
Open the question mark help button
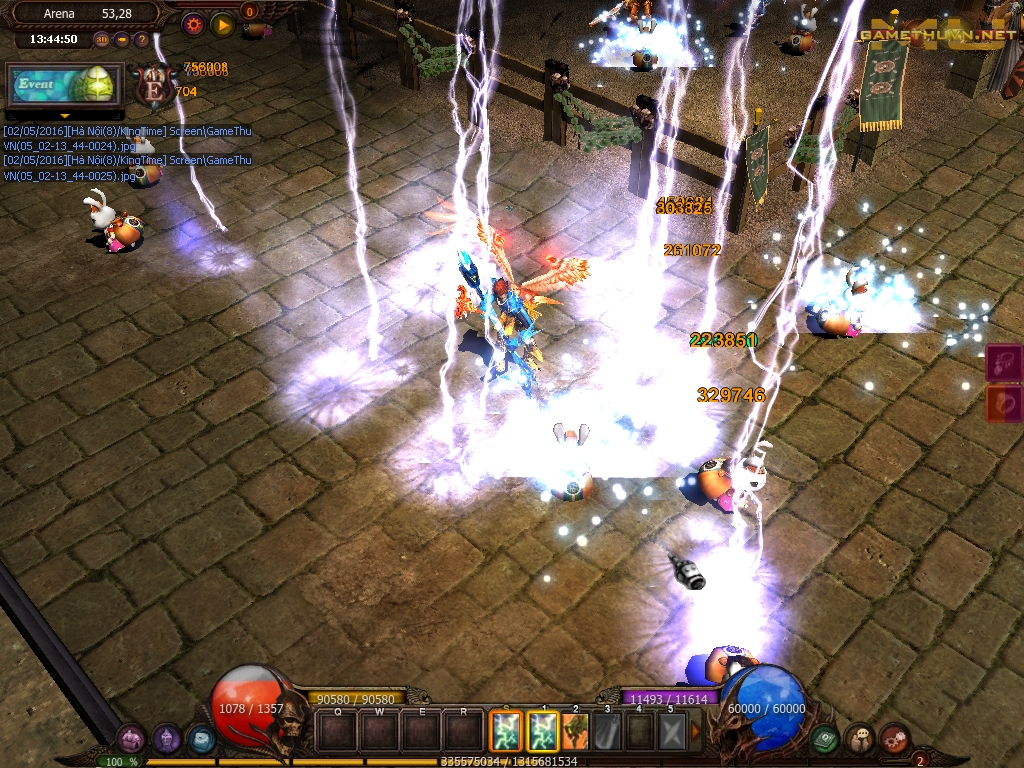(141, 40)
